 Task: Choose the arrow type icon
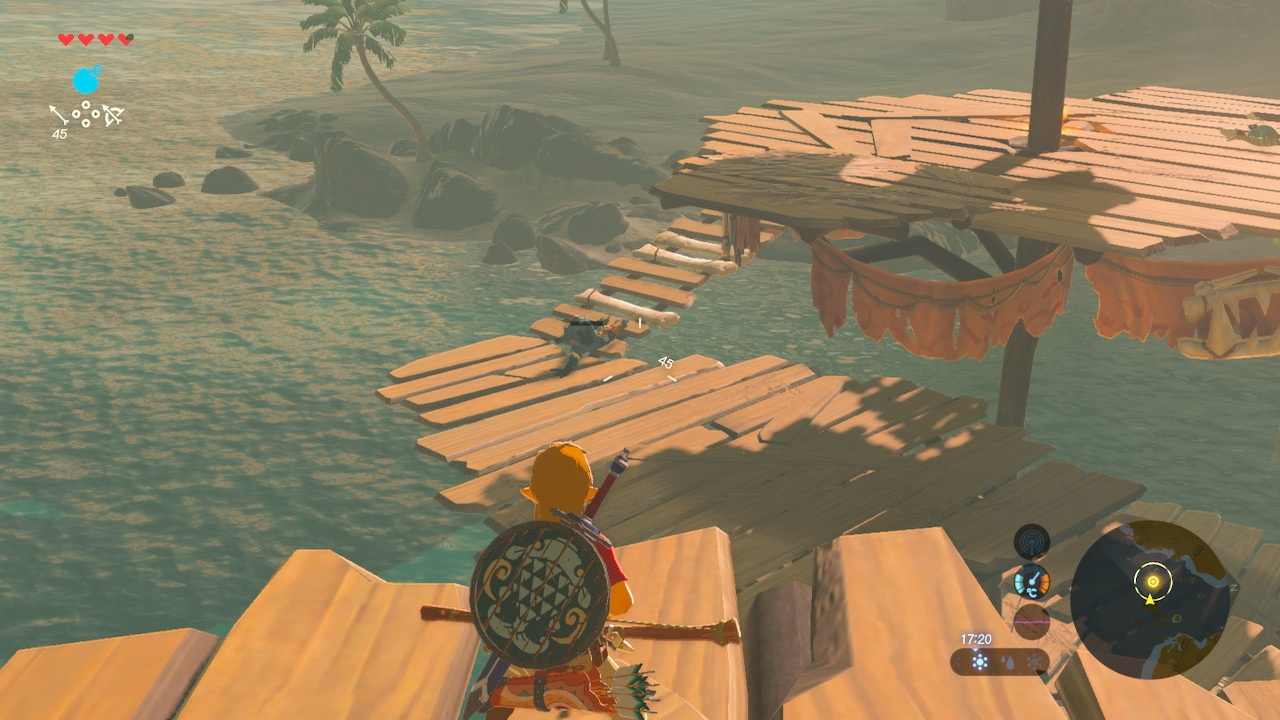[60, 114]
